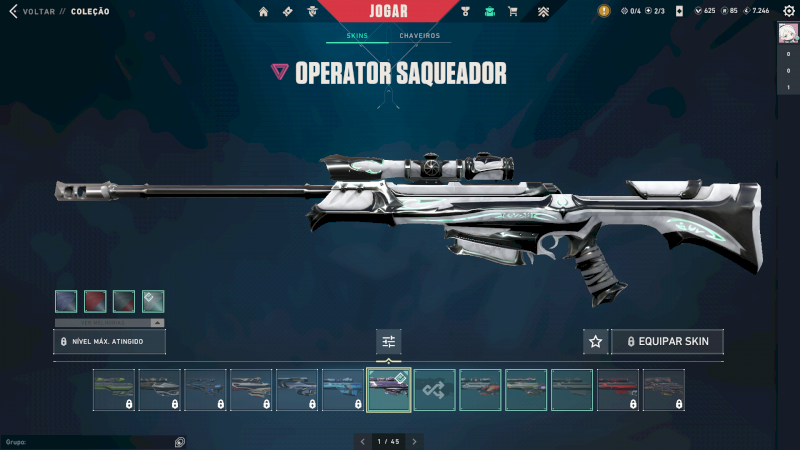Mark skin as favorite with star button
Screen dimensions: 800x450
[x=596, y=342]
